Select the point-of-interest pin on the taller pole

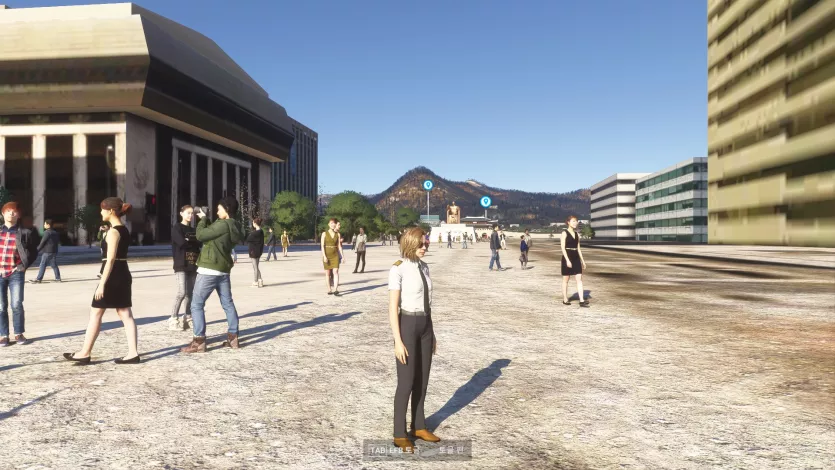(x=428, y=185)
